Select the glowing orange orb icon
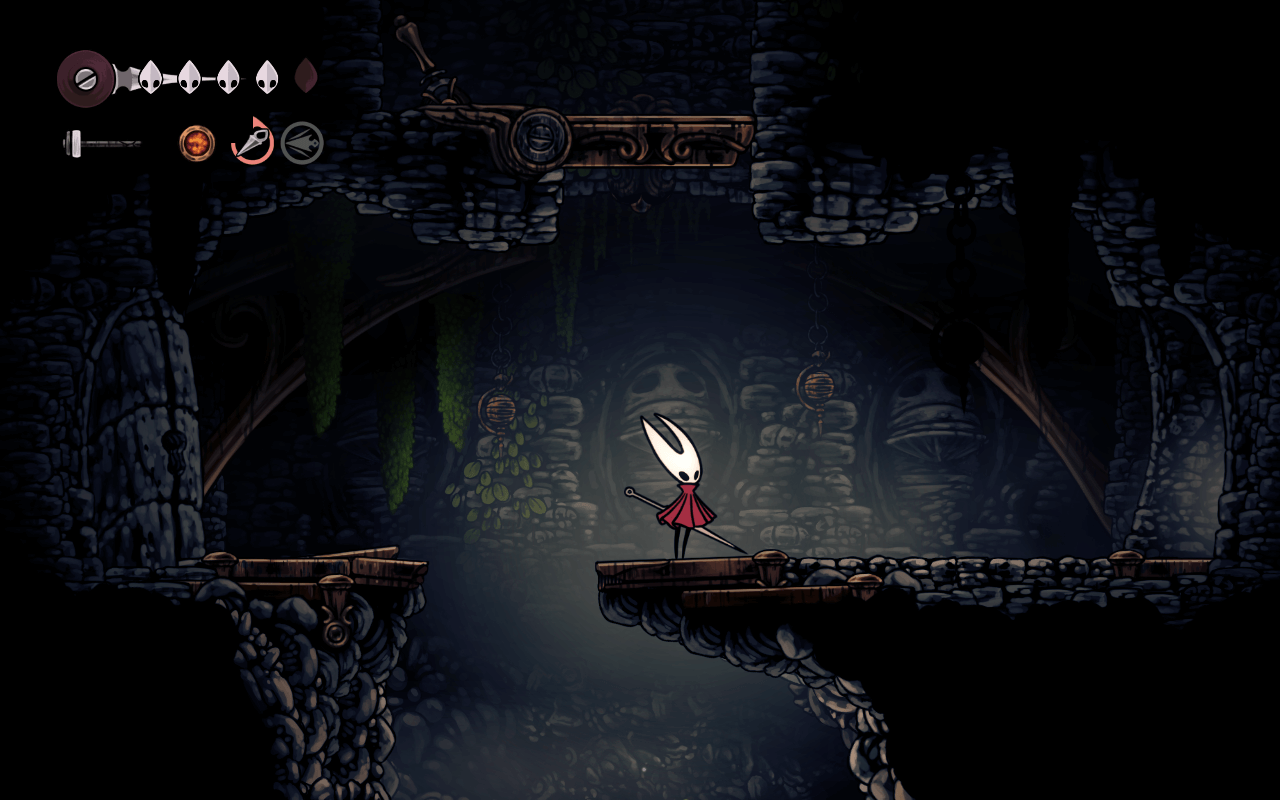Image resolution: width=1280 pixels, height=800 pixels. (197, 143)
